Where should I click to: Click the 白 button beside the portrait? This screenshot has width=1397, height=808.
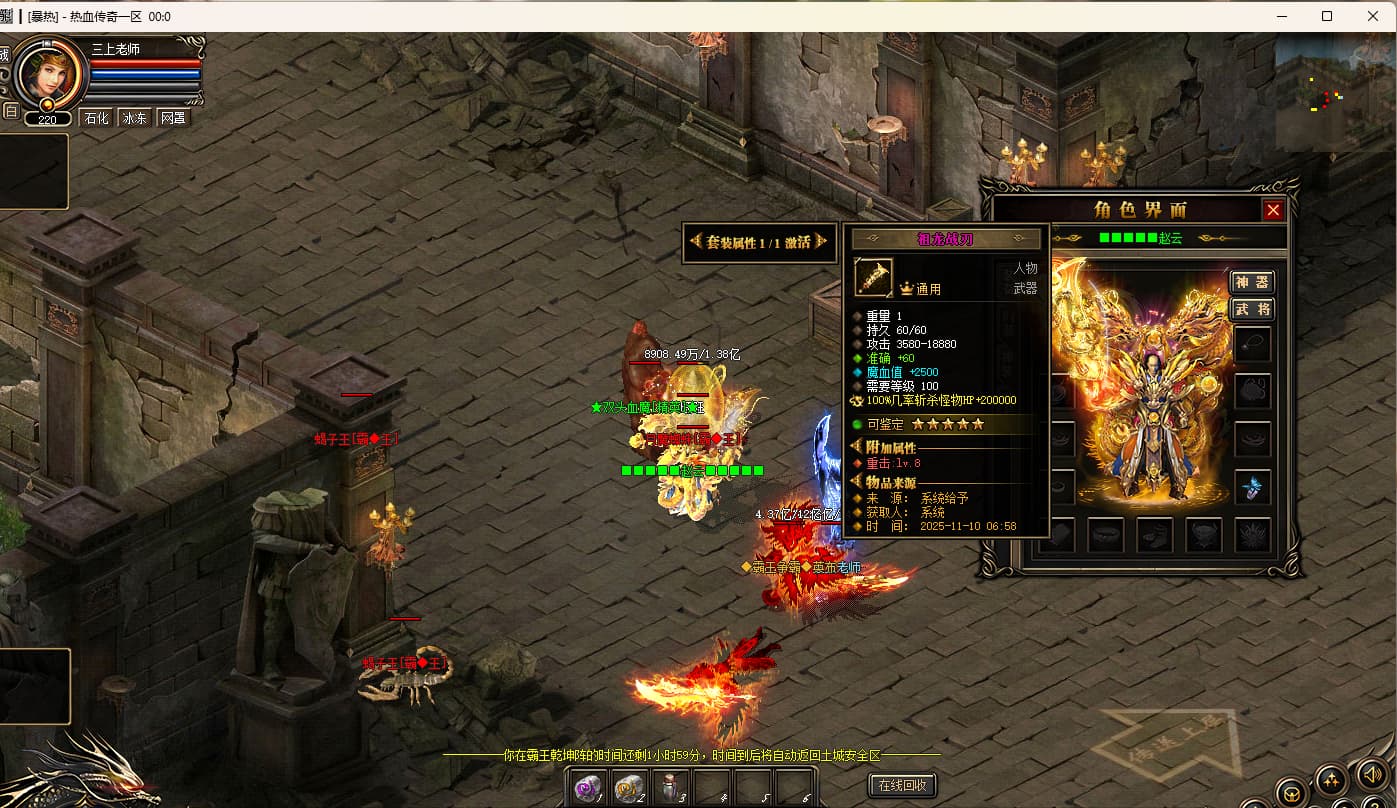(10, 111)
